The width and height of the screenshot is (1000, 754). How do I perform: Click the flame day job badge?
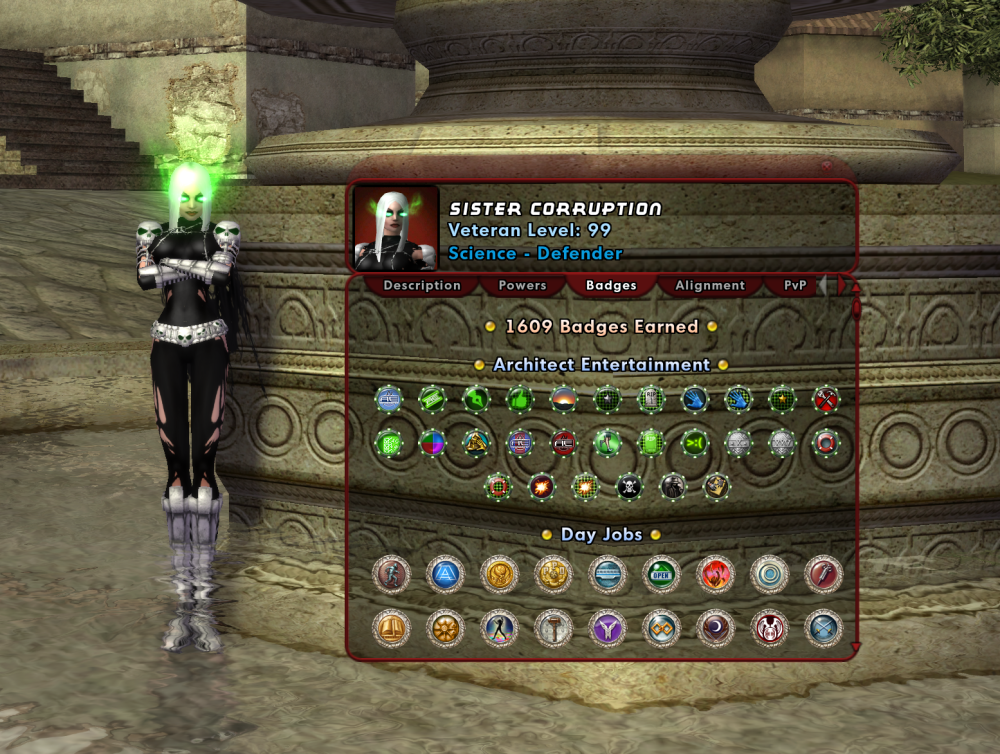coord(715,575)
